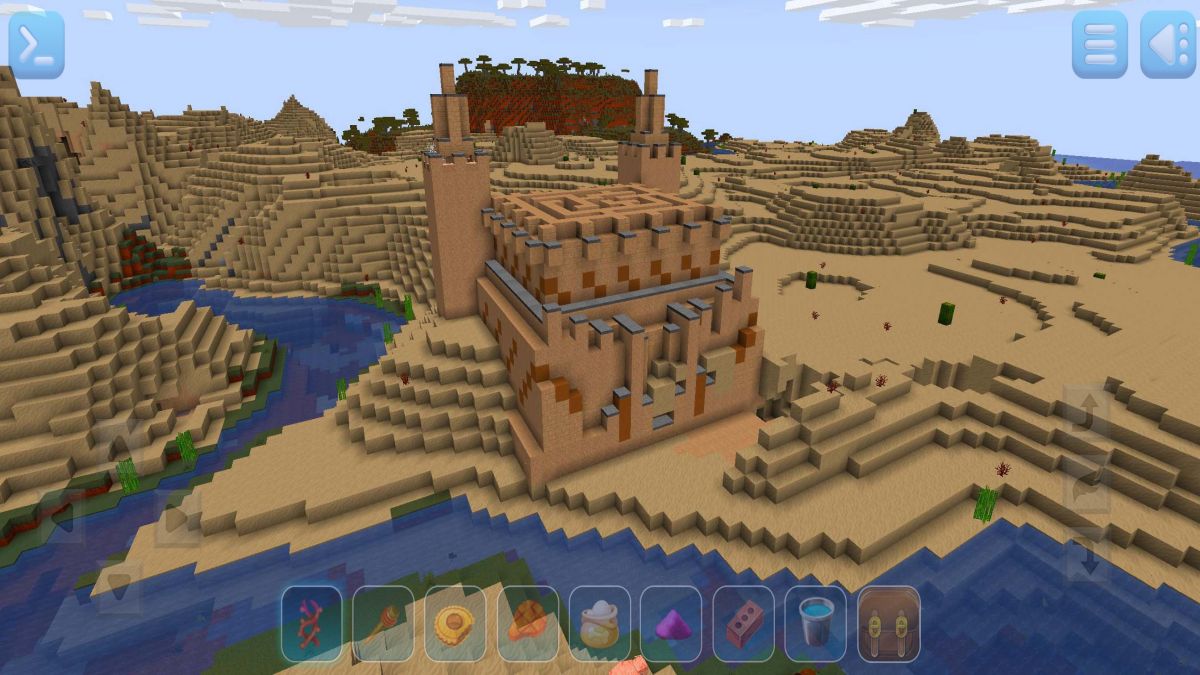The image size is (1200, 675).
Task: Open the command console button
Action: pos(37,45)
